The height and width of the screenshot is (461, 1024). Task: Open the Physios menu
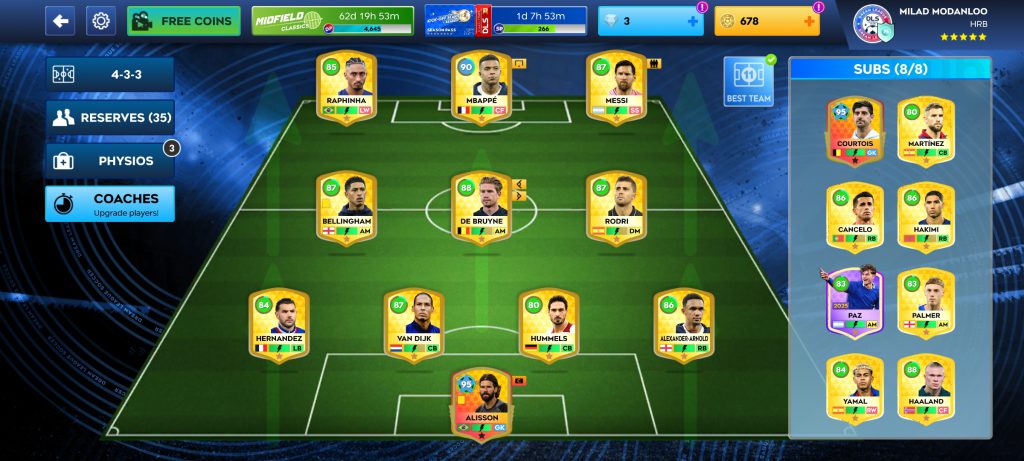click(x=110, y=160)
